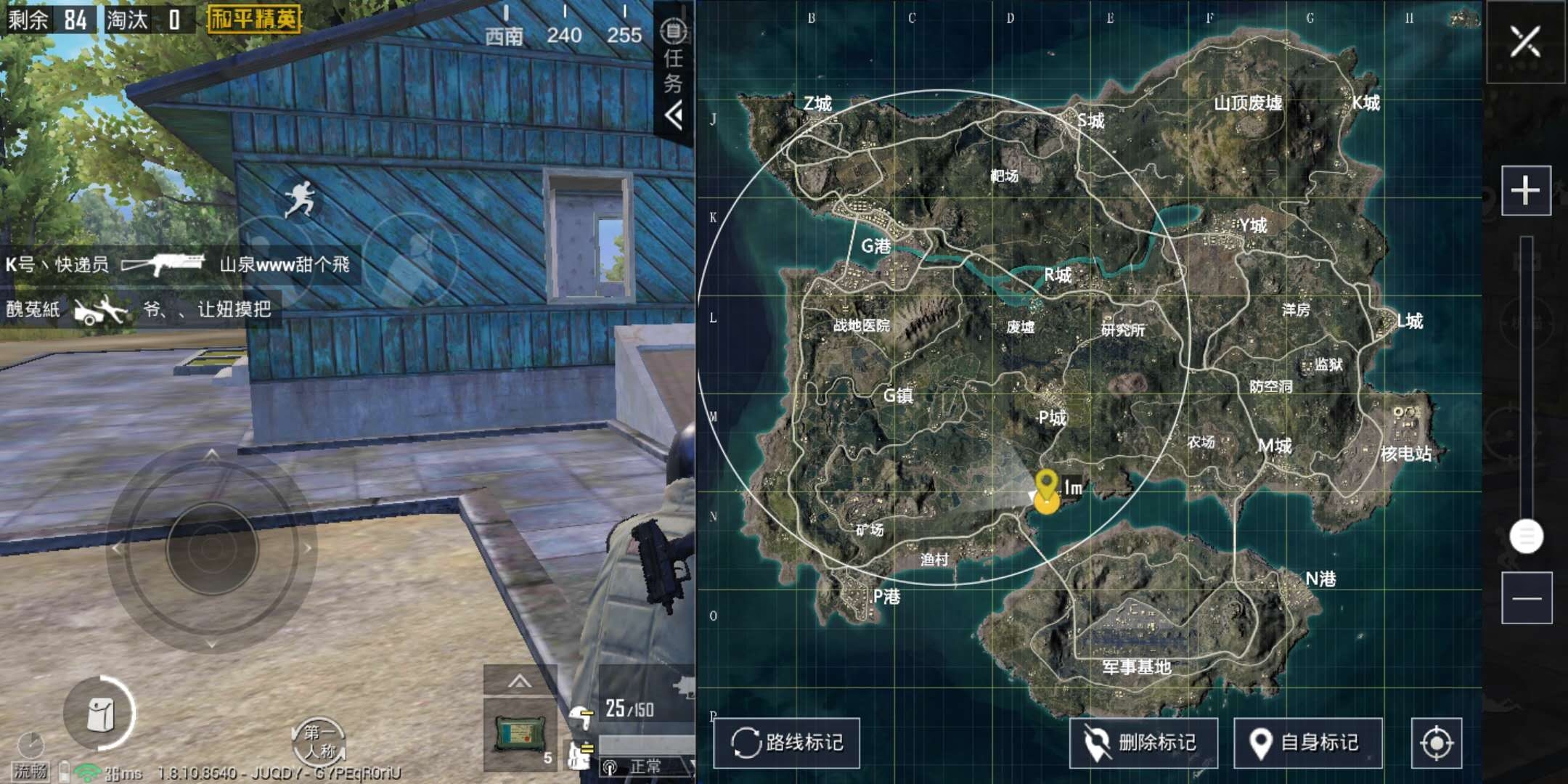Center map on player with crosshair button

coord(1436,743)
